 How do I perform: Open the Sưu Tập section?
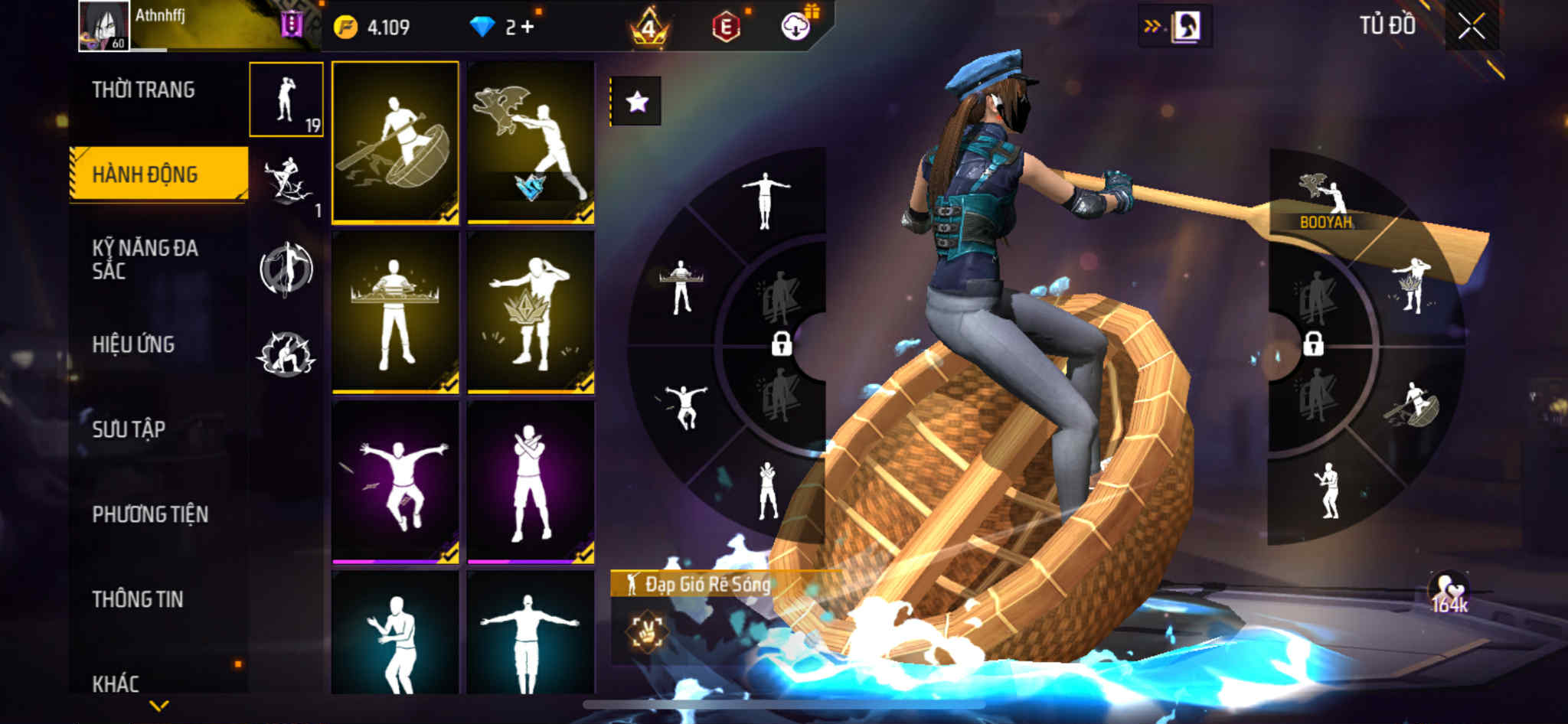point(129,429)
